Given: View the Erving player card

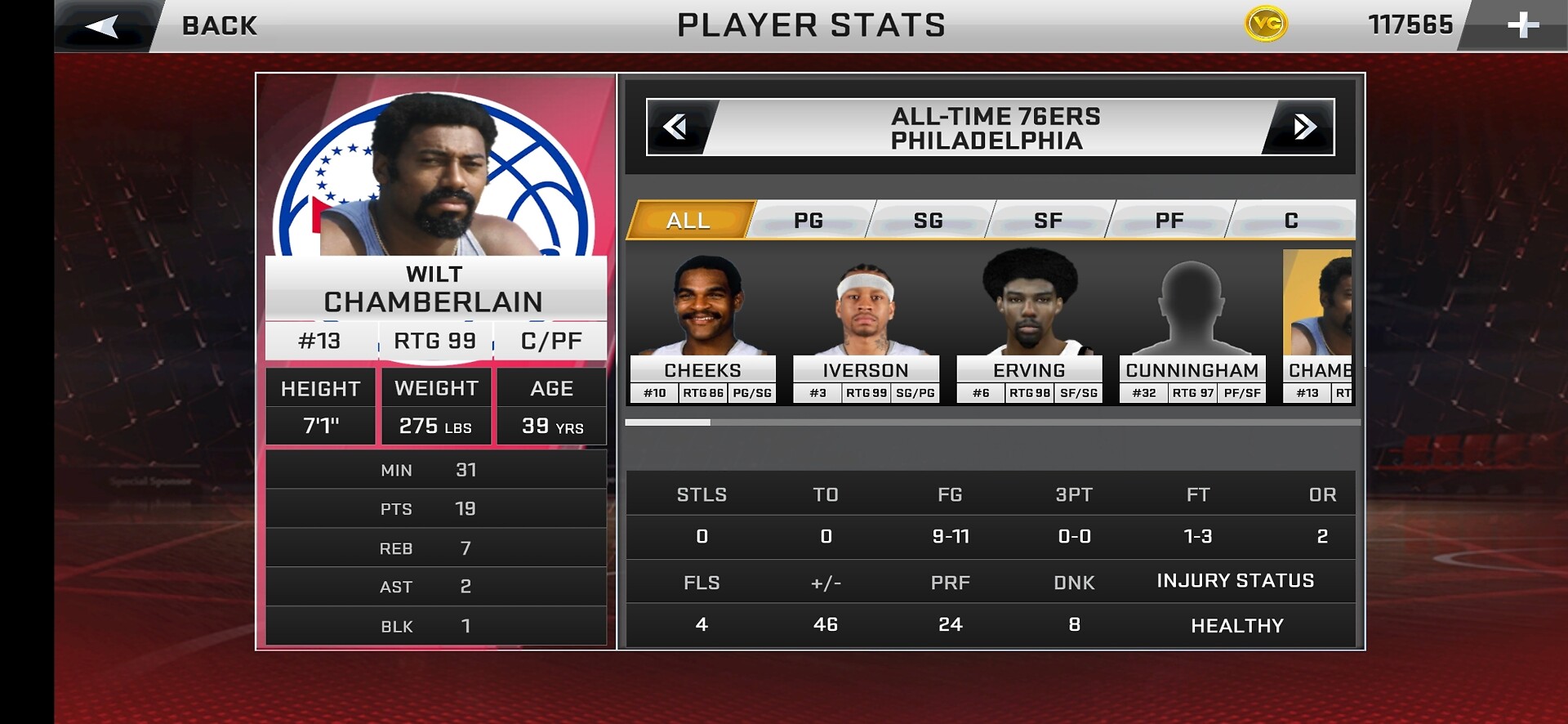Looking at the screenshot, I should click(x=1029, y=327).
